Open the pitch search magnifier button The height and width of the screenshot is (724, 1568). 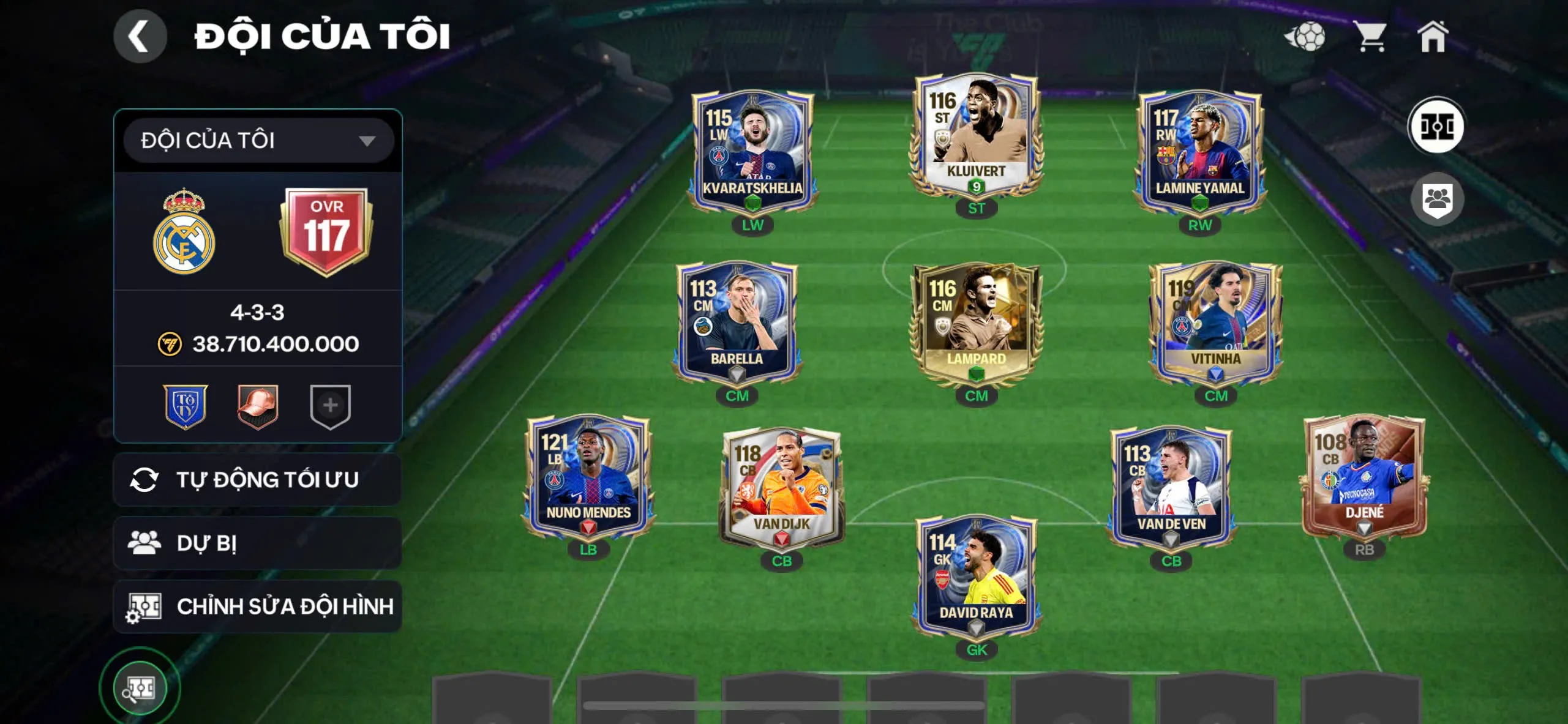[x=140, y=689]
